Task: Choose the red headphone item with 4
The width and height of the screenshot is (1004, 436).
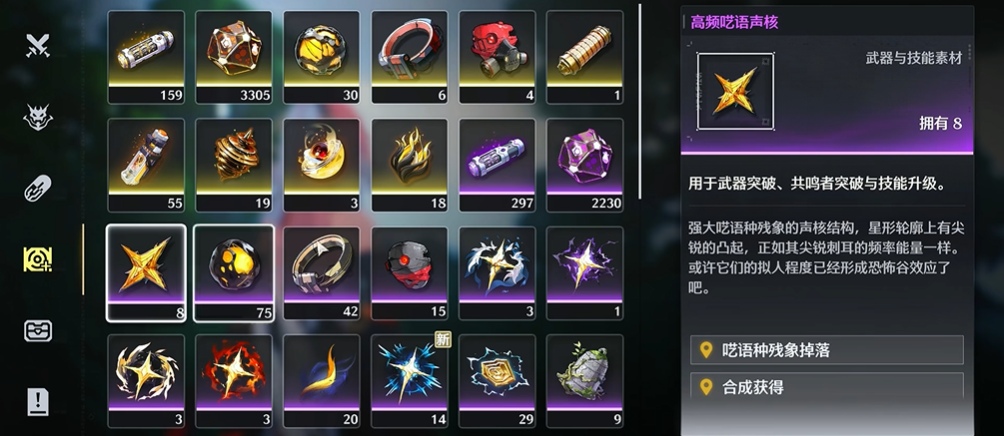Action: click(497, 56)
